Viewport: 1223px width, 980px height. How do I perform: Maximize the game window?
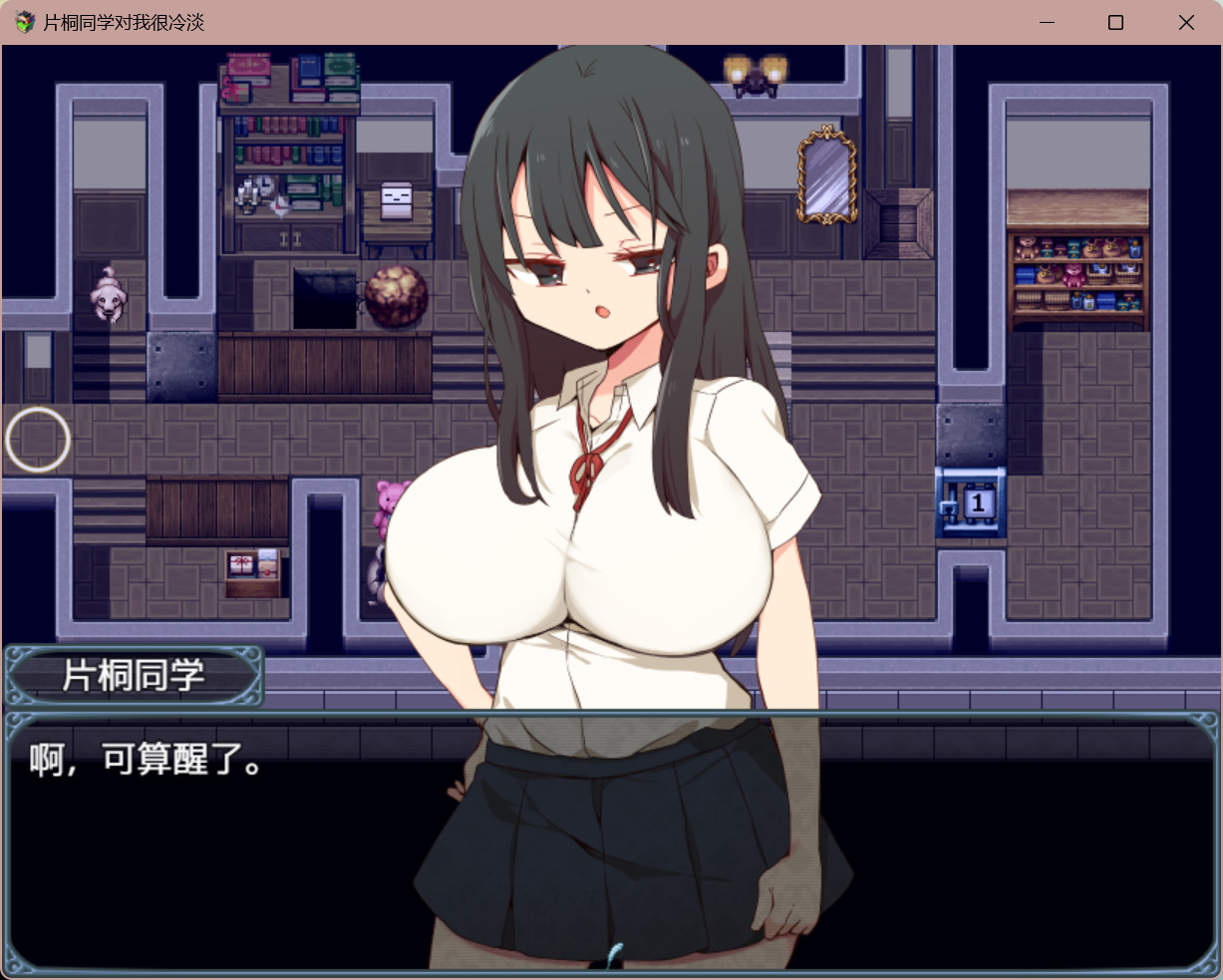(x=1115, y=22)
